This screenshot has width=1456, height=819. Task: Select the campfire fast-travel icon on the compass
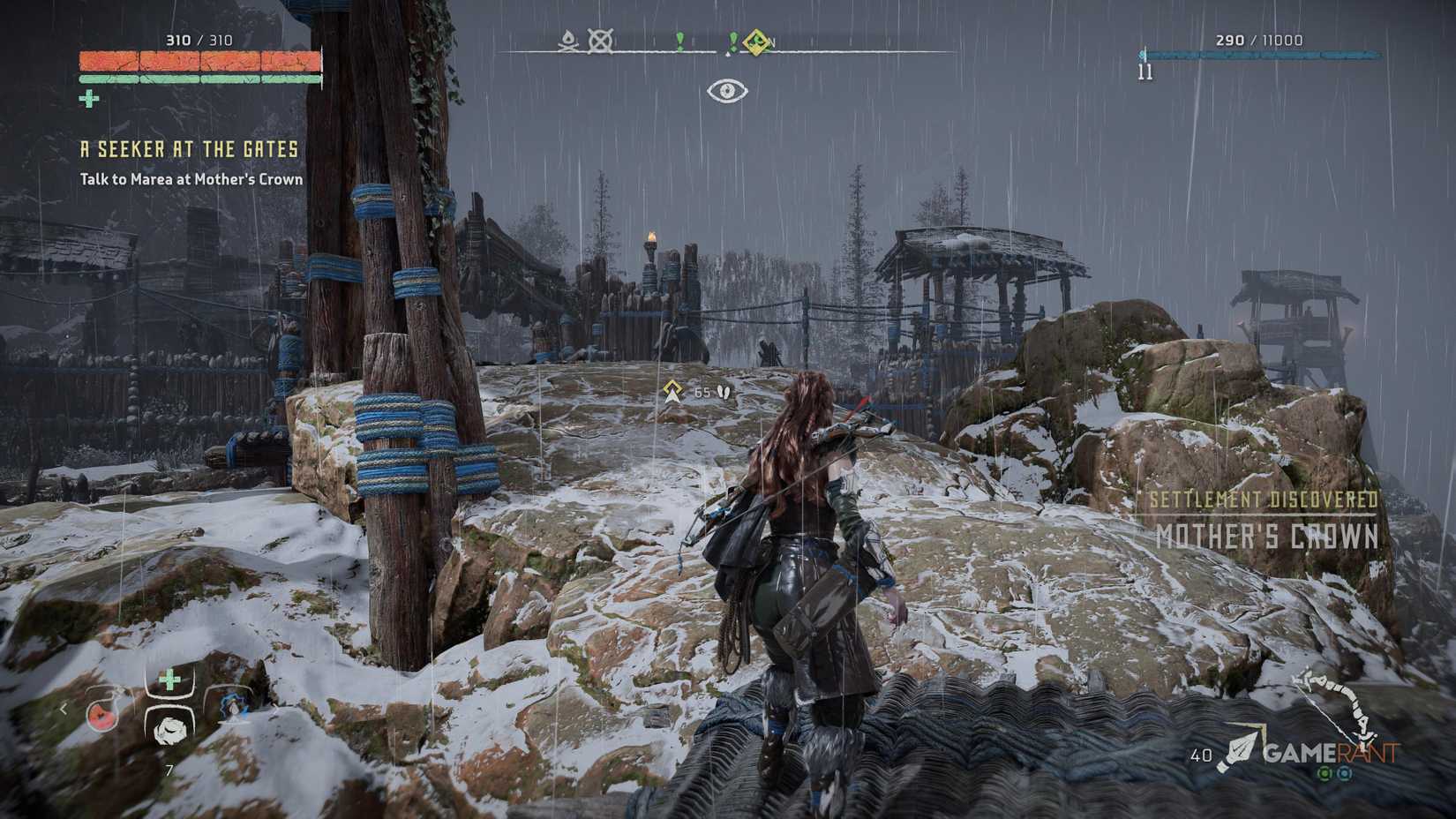tap(567, 41)
